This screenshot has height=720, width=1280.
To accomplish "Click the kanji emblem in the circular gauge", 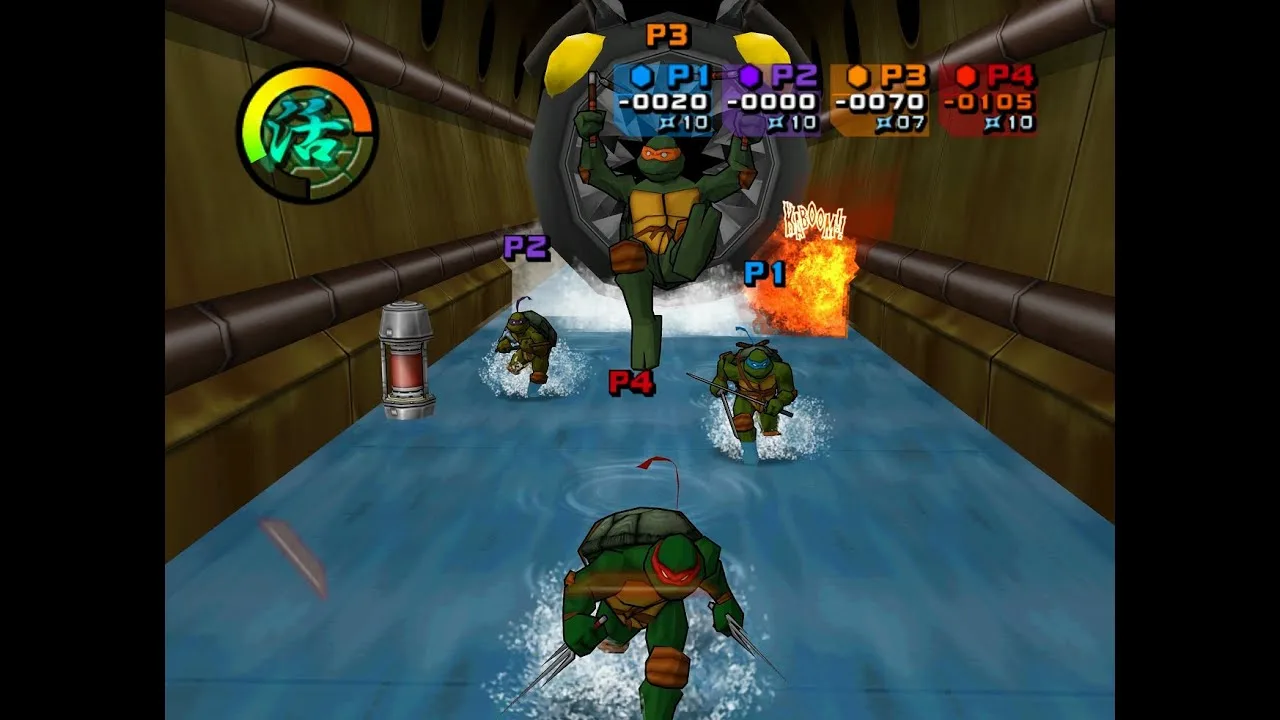I will pos(306,133).
